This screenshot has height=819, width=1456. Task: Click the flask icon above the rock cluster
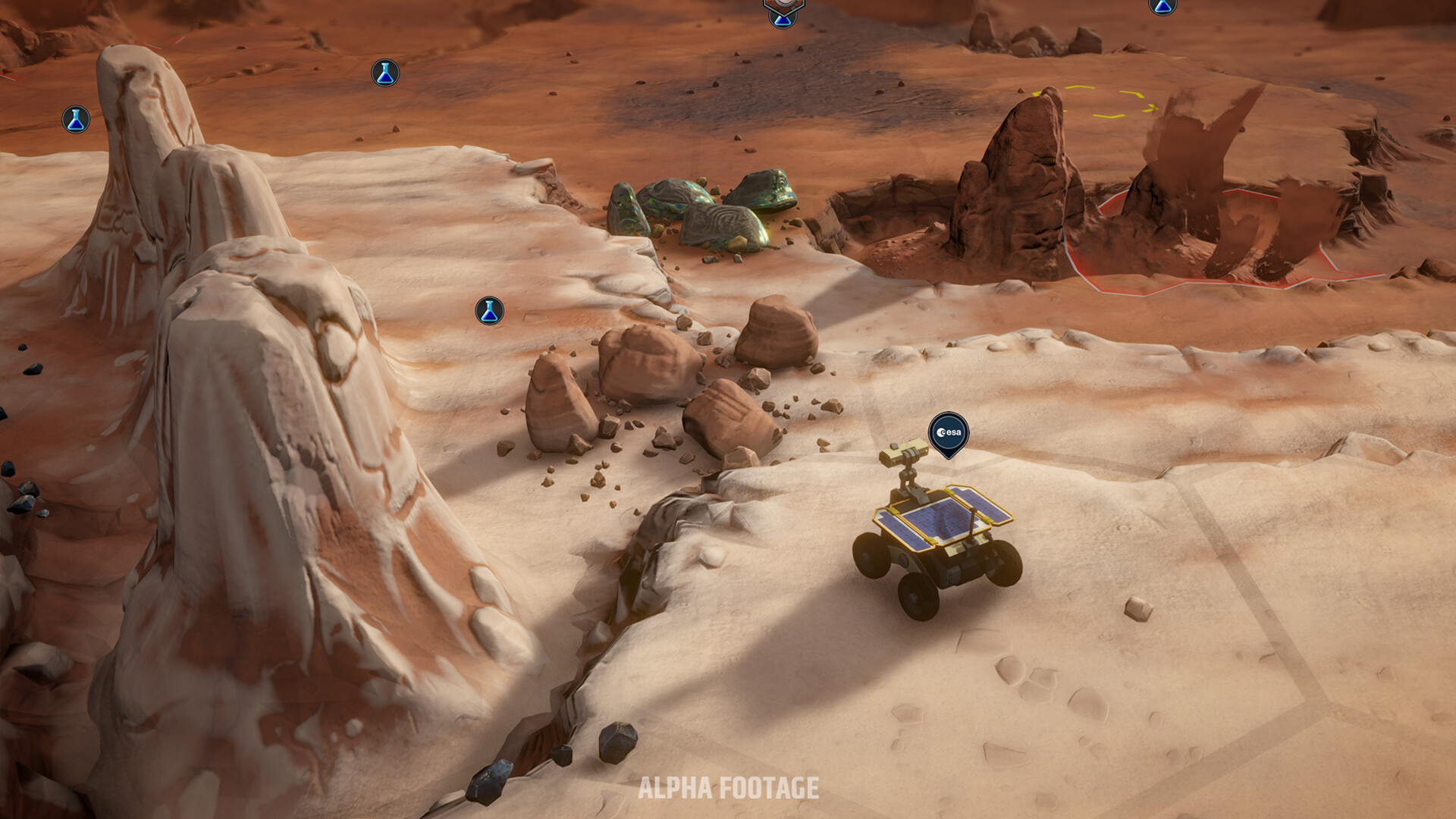pos(489,309)
